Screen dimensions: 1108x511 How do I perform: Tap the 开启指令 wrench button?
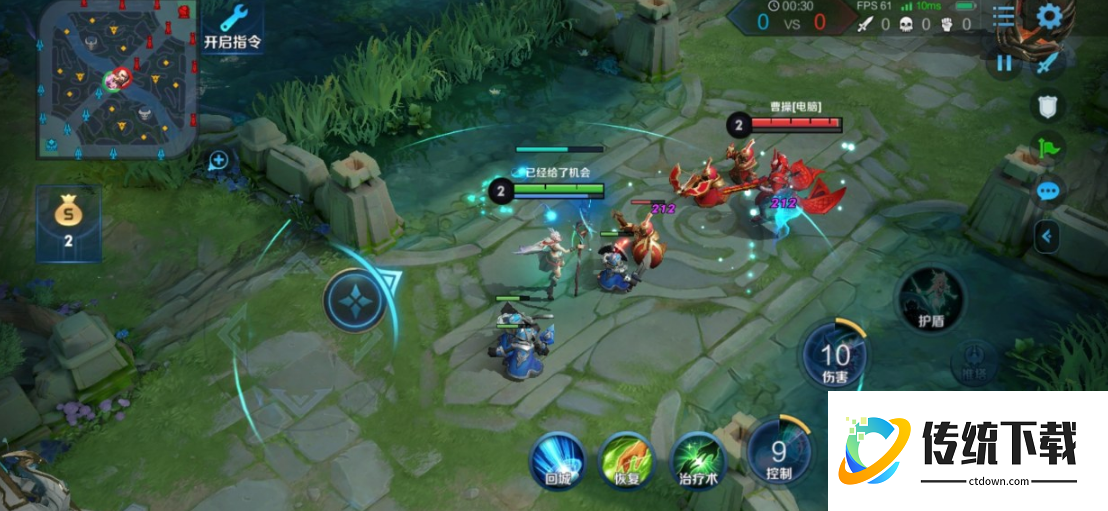click(x=232, y=26)
